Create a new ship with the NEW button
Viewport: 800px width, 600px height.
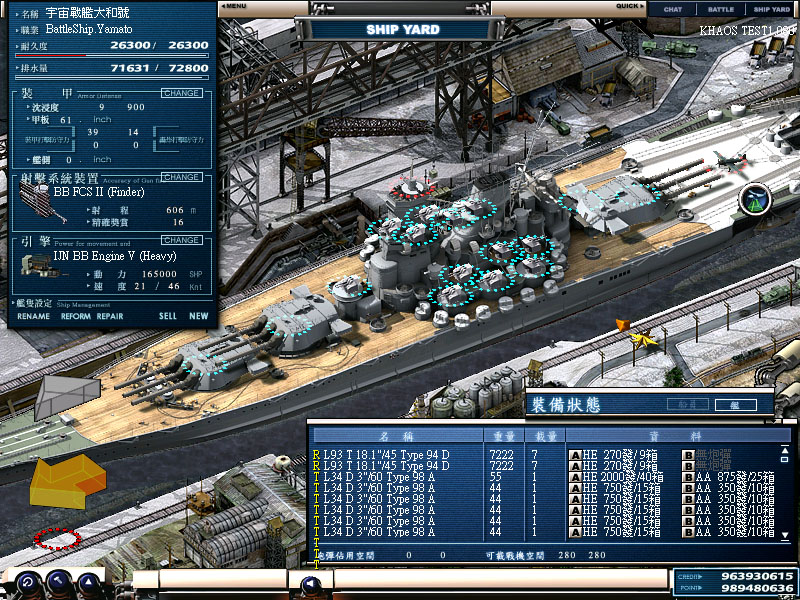coord(199,316)
